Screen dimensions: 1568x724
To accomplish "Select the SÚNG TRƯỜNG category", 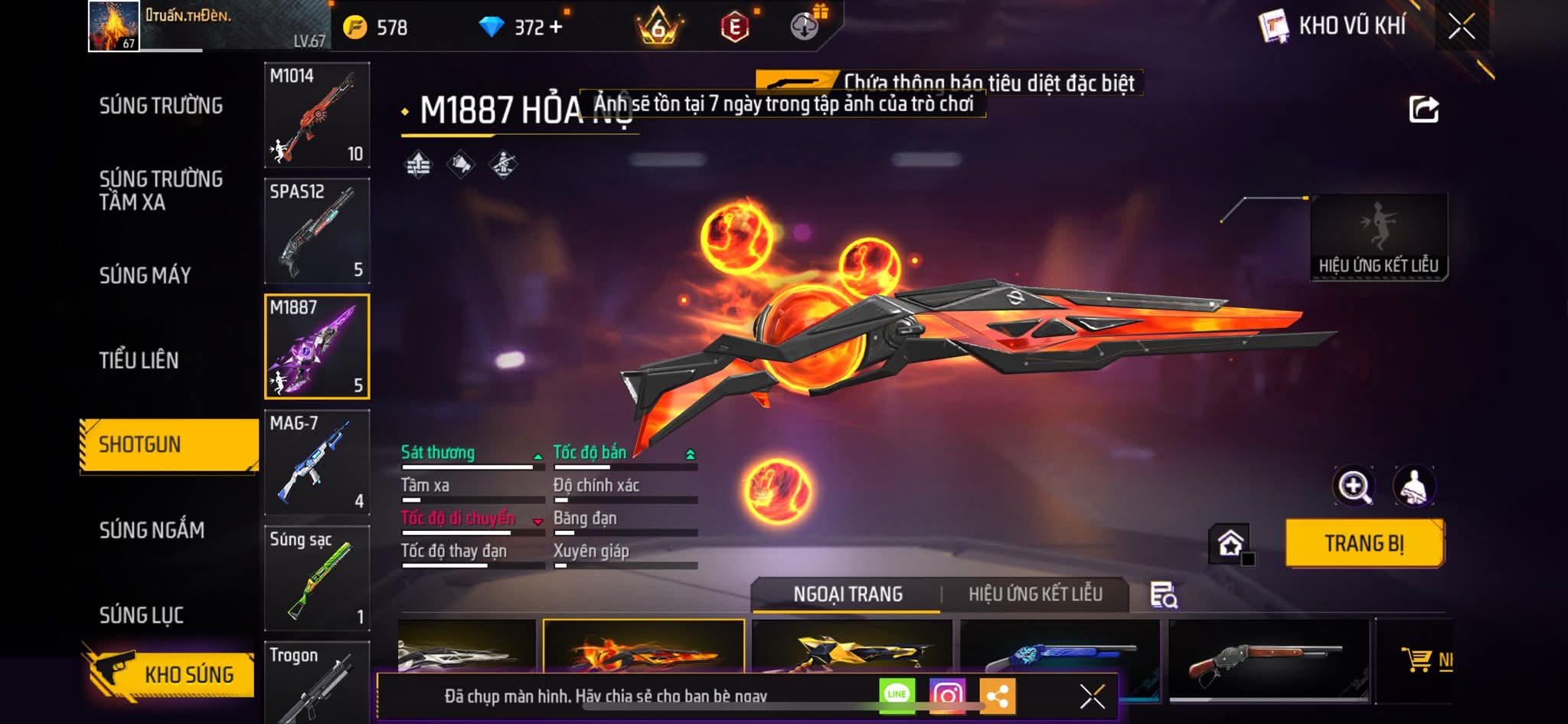I will (161, 106).
